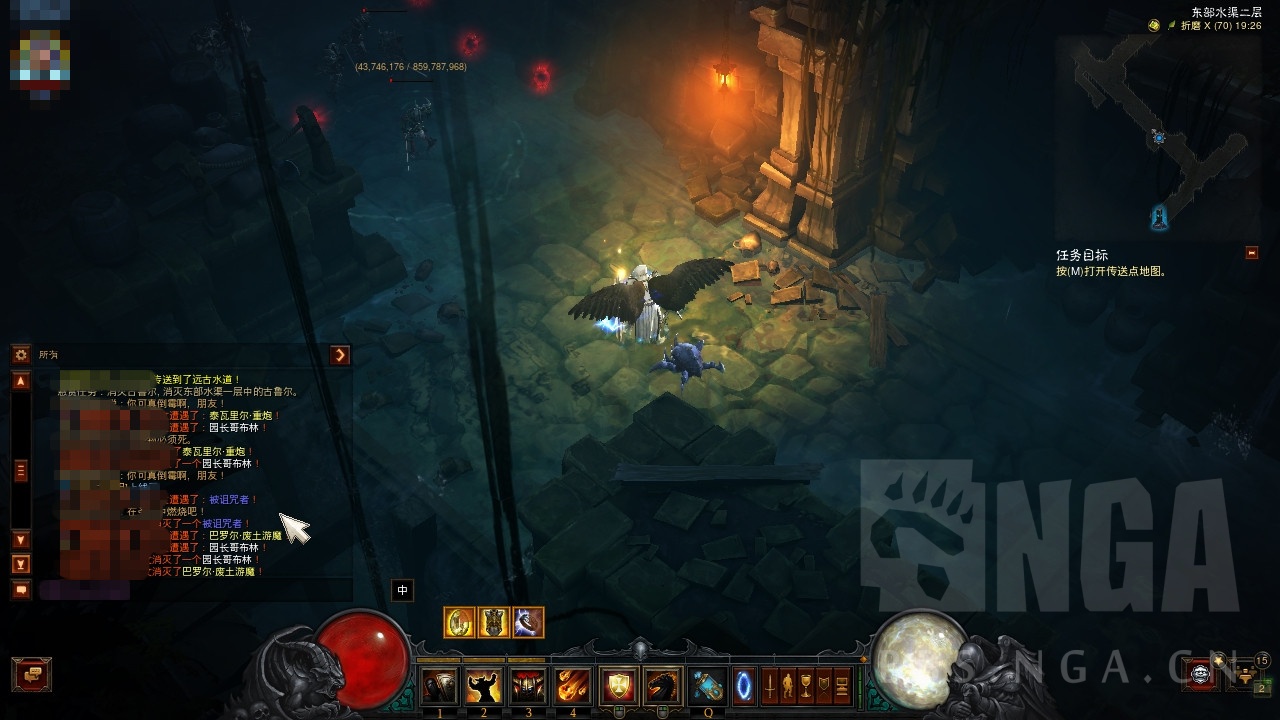Viewport: 1280px width, 720px height.
Task: Open the goblet icon menu button
Action: pyautogui.click(x=806, y=686)
